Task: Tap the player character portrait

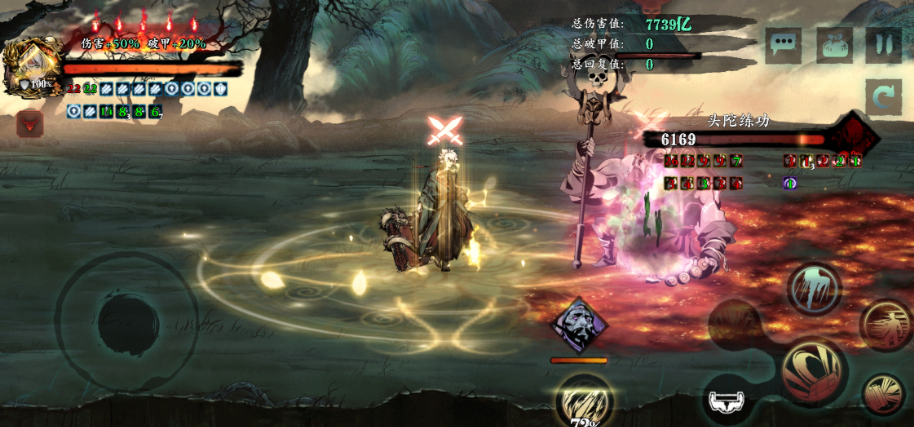Action: [31, 68]
